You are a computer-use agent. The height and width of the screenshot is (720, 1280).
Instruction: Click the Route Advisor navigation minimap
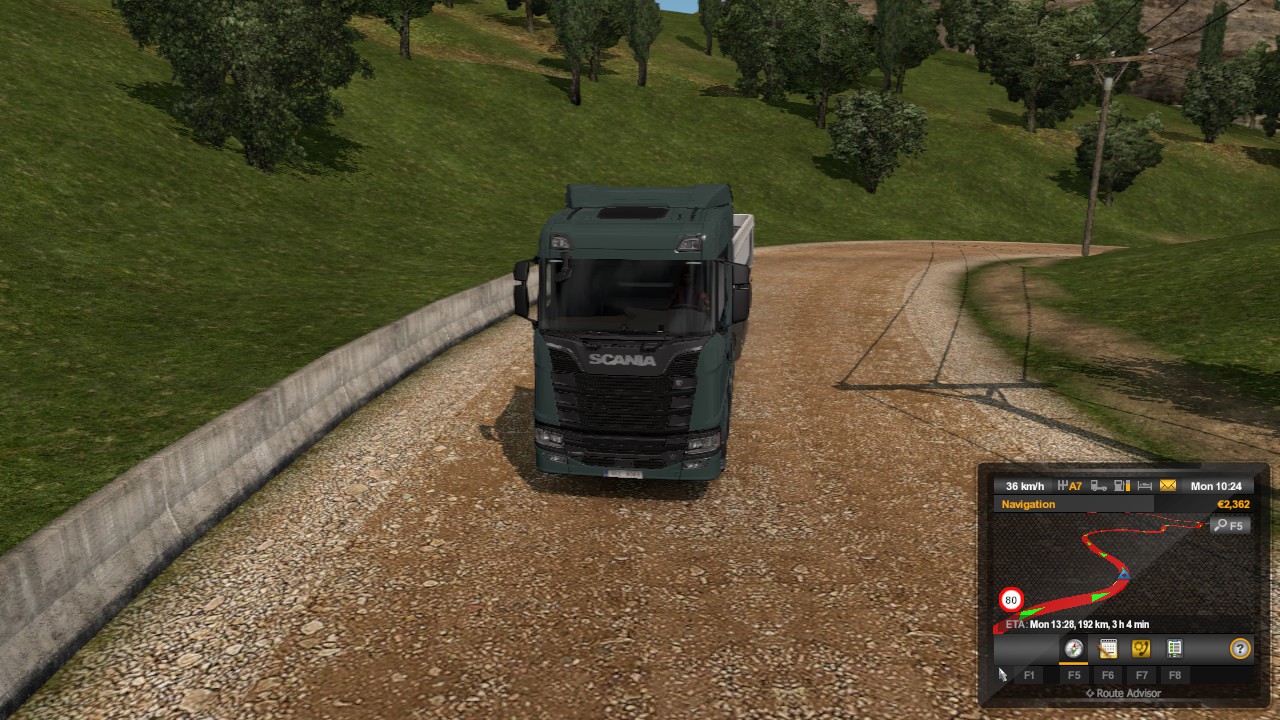pos(1100,570)
